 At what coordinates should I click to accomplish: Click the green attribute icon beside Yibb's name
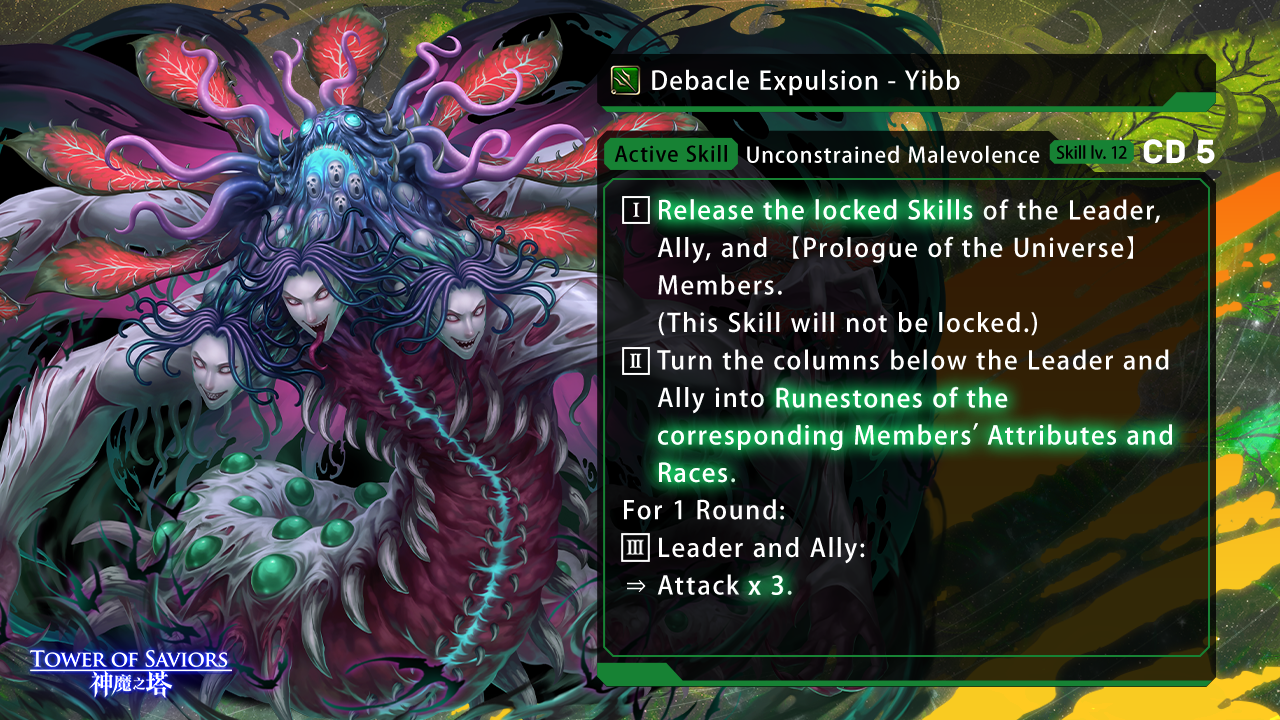(x=625, y=80)
